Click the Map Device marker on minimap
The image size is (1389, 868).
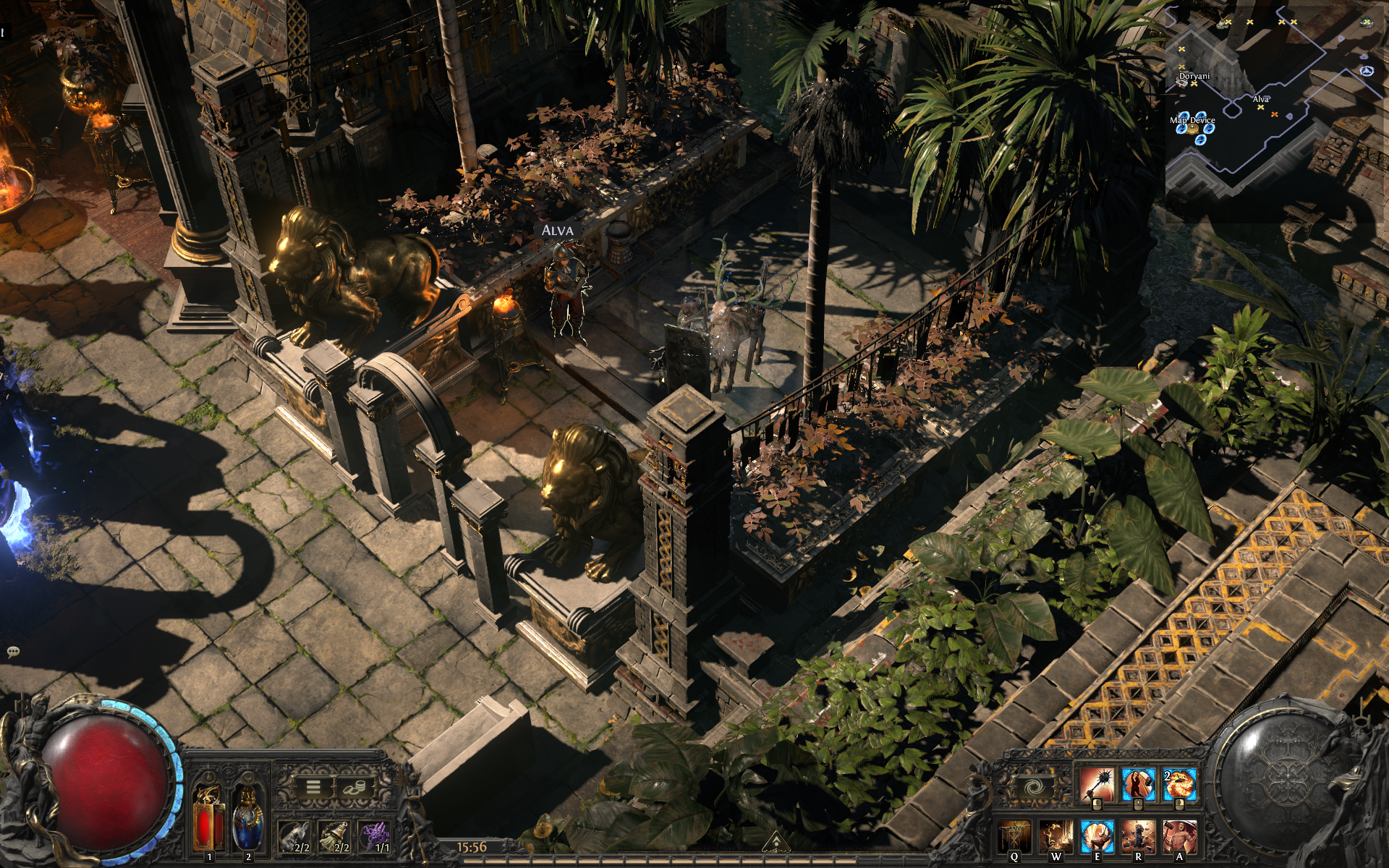[x=1193, y=130]
